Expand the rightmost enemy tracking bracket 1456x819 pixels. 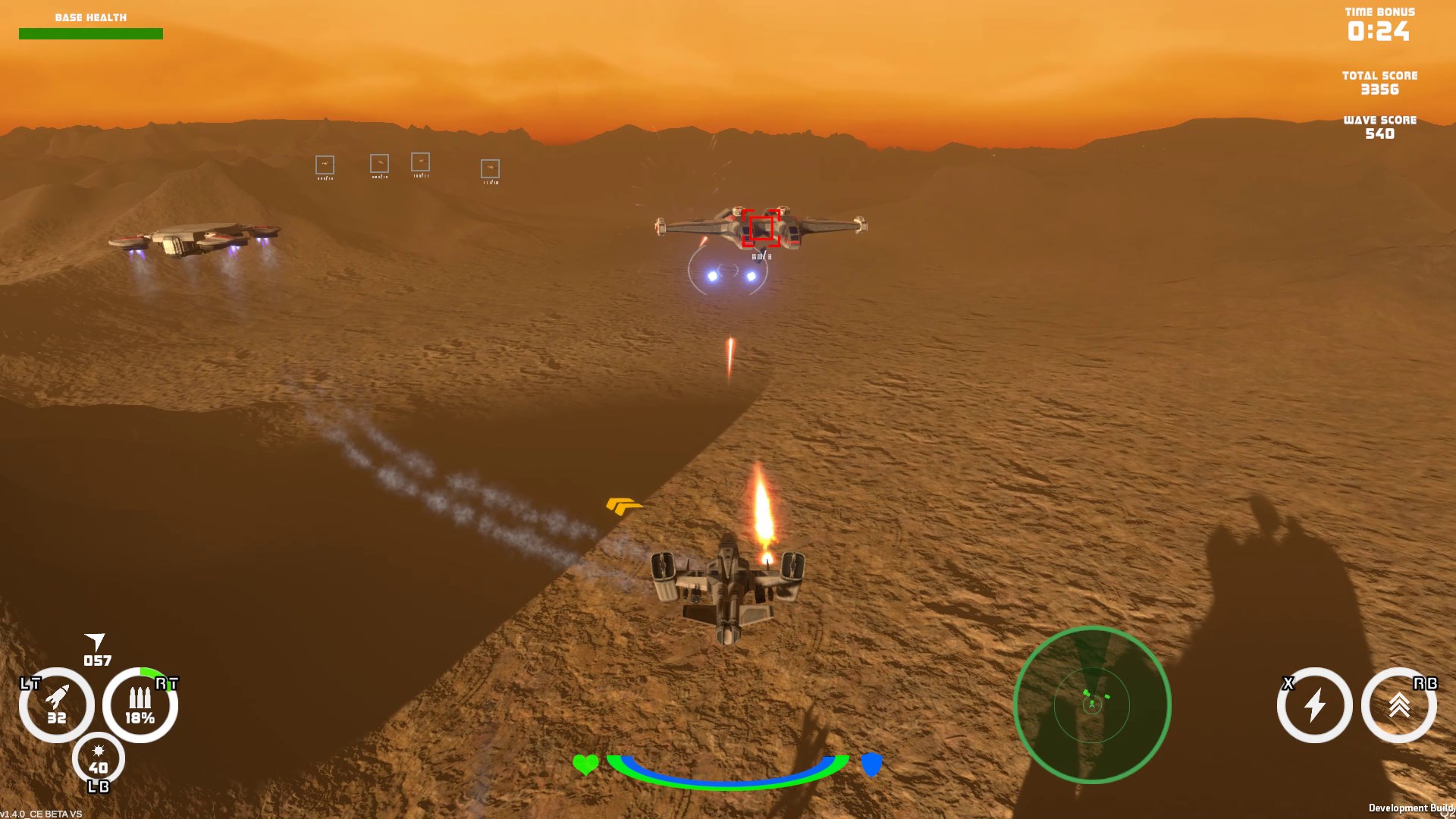[490, 168]
